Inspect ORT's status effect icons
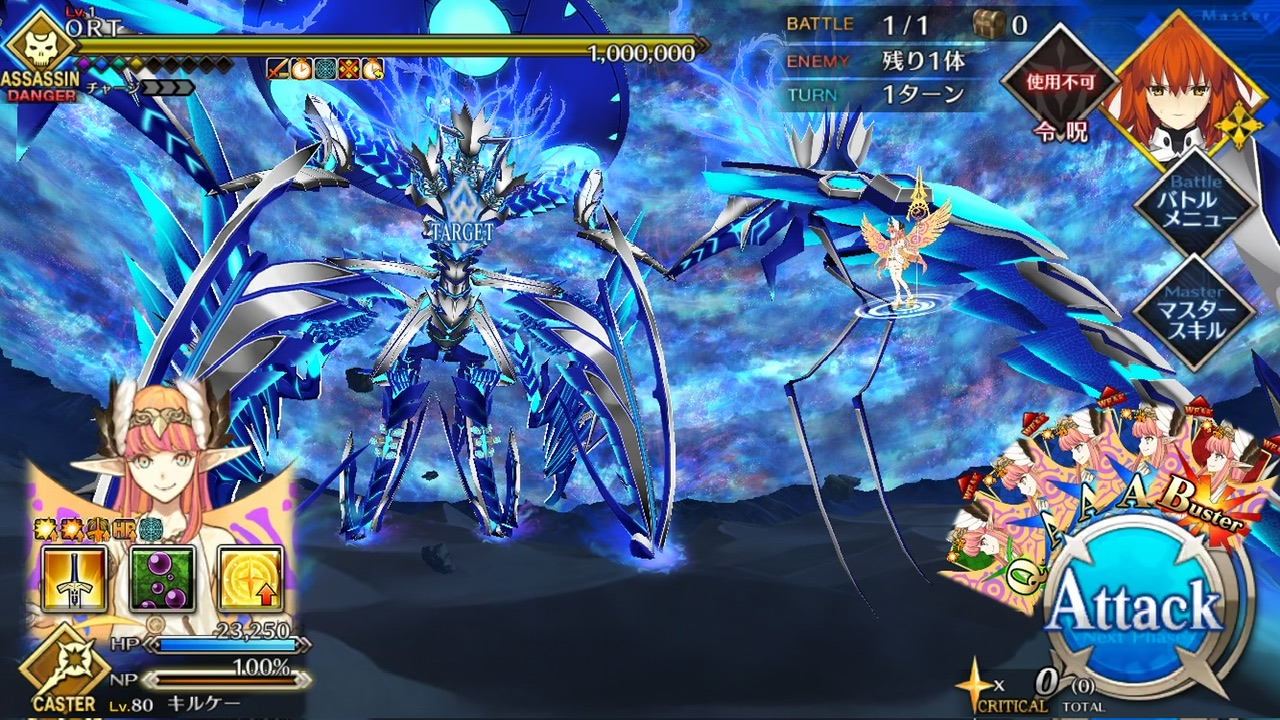The image size is (1280, 720). [325, 69]
